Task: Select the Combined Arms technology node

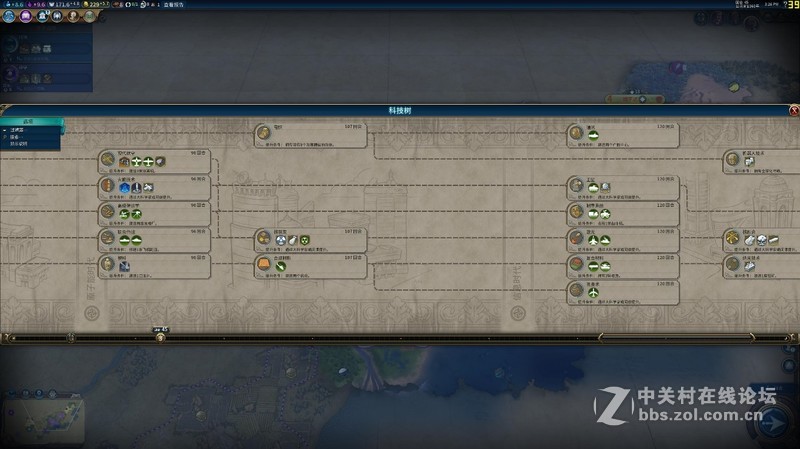Action: (x=155, y=238)
